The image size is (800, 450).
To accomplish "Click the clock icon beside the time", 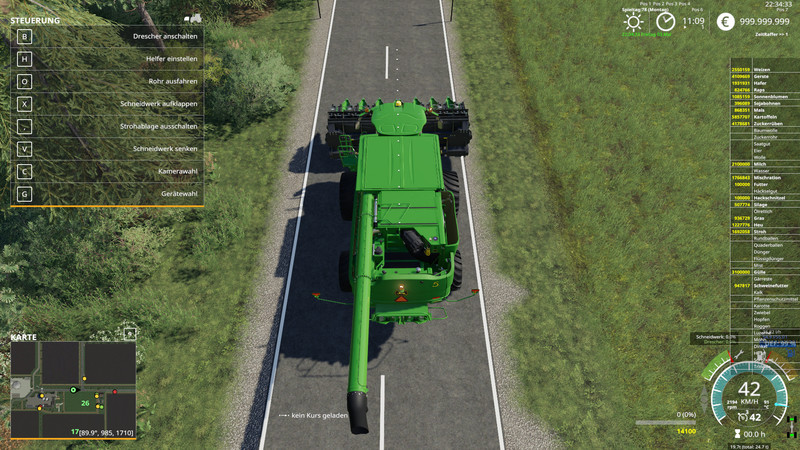I will coord(666,22).
